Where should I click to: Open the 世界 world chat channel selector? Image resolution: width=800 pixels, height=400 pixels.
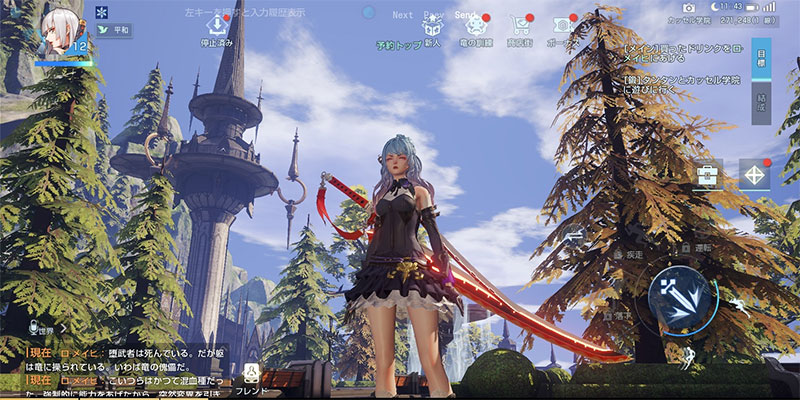point(47,327)
